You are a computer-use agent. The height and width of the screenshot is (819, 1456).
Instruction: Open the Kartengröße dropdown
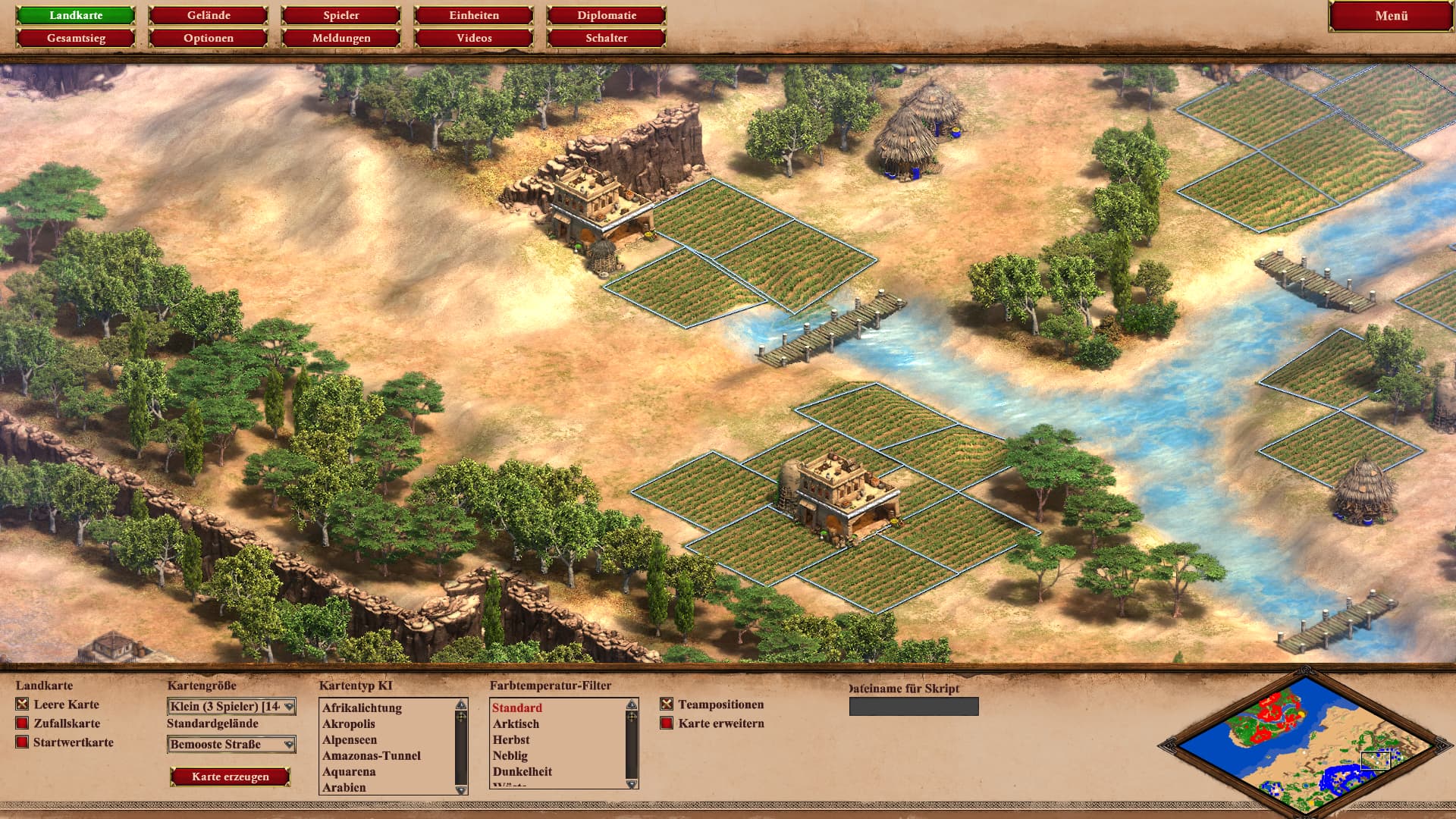tap(231, 707)
